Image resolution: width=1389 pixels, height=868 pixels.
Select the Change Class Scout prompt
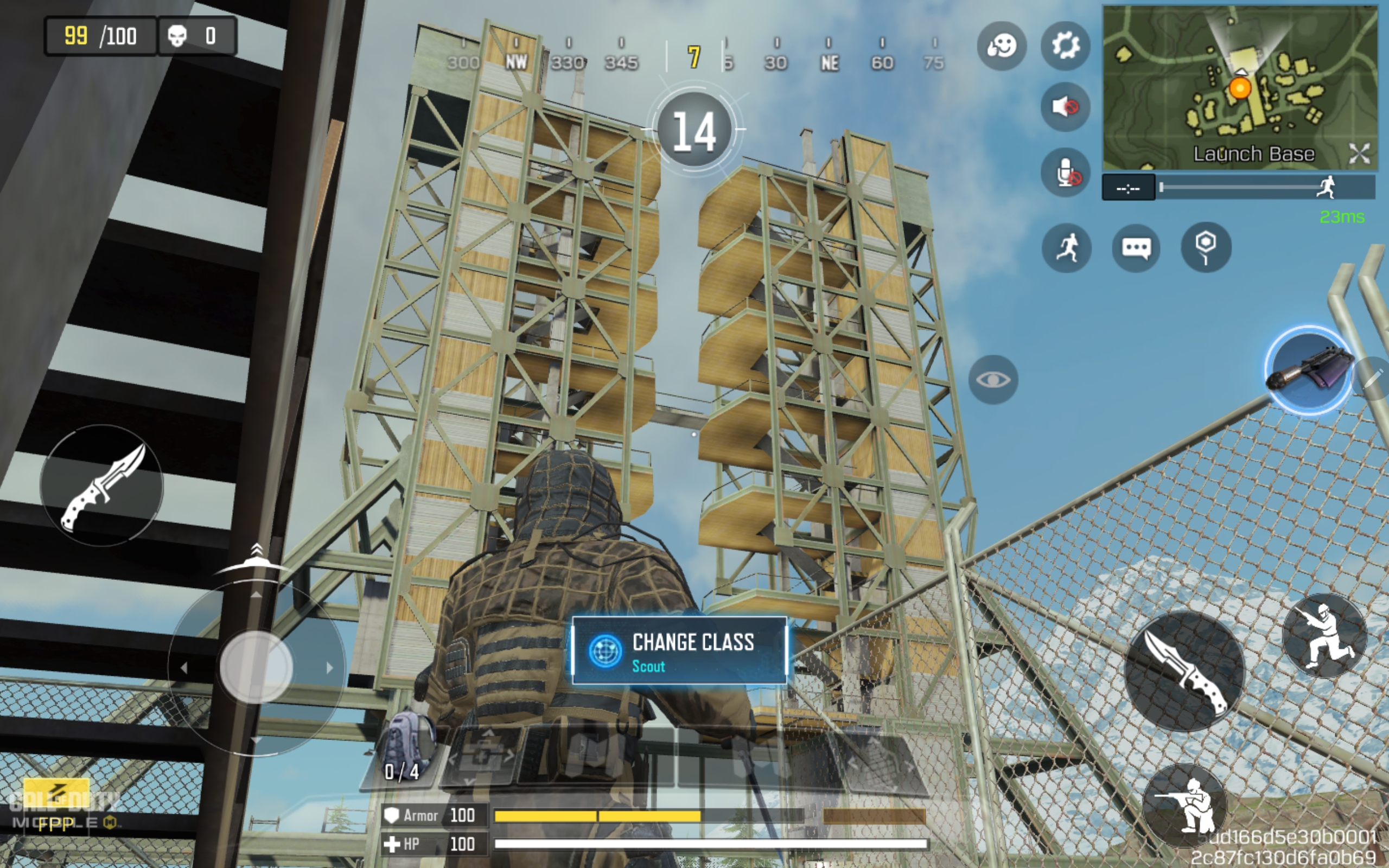(x=679, y=651)
